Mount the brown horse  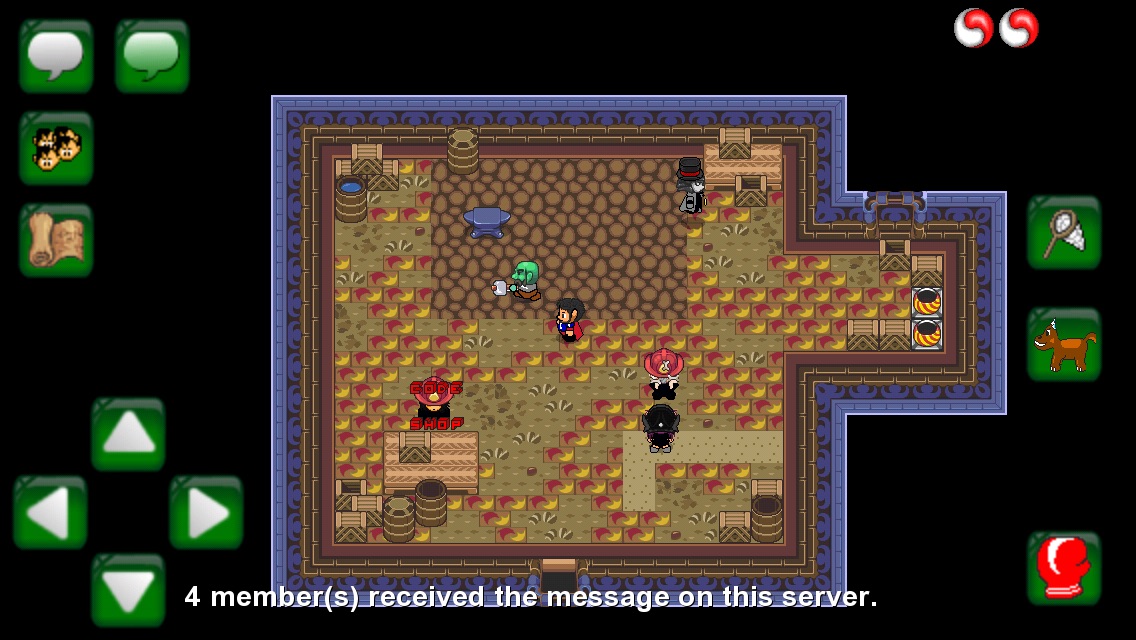tap(1064, 344)
